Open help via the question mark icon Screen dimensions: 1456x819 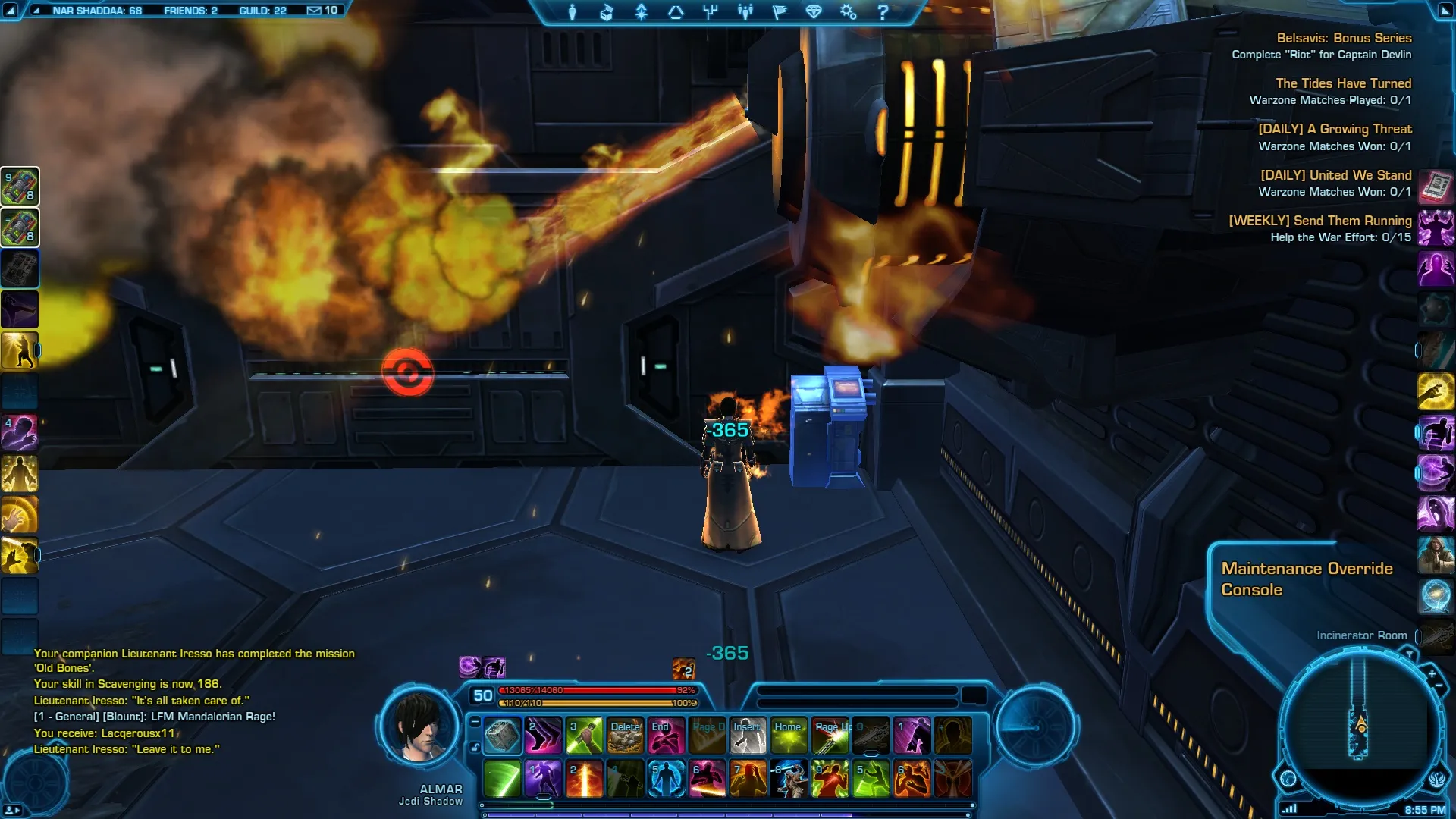pyautogui.click(x=883, y=12)
